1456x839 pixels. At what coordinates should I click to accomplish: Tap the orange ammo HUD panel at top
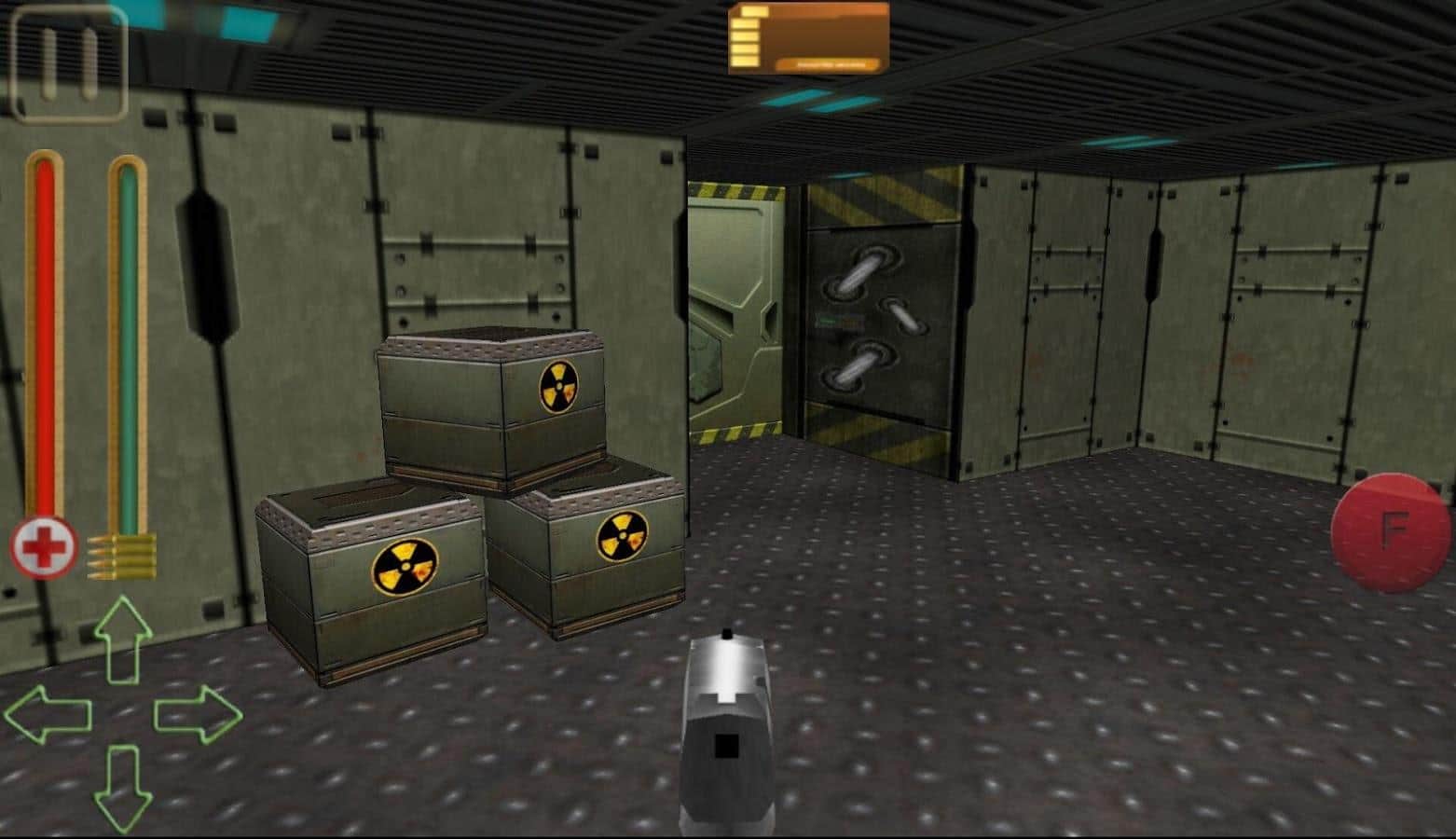tap(810, 37)
